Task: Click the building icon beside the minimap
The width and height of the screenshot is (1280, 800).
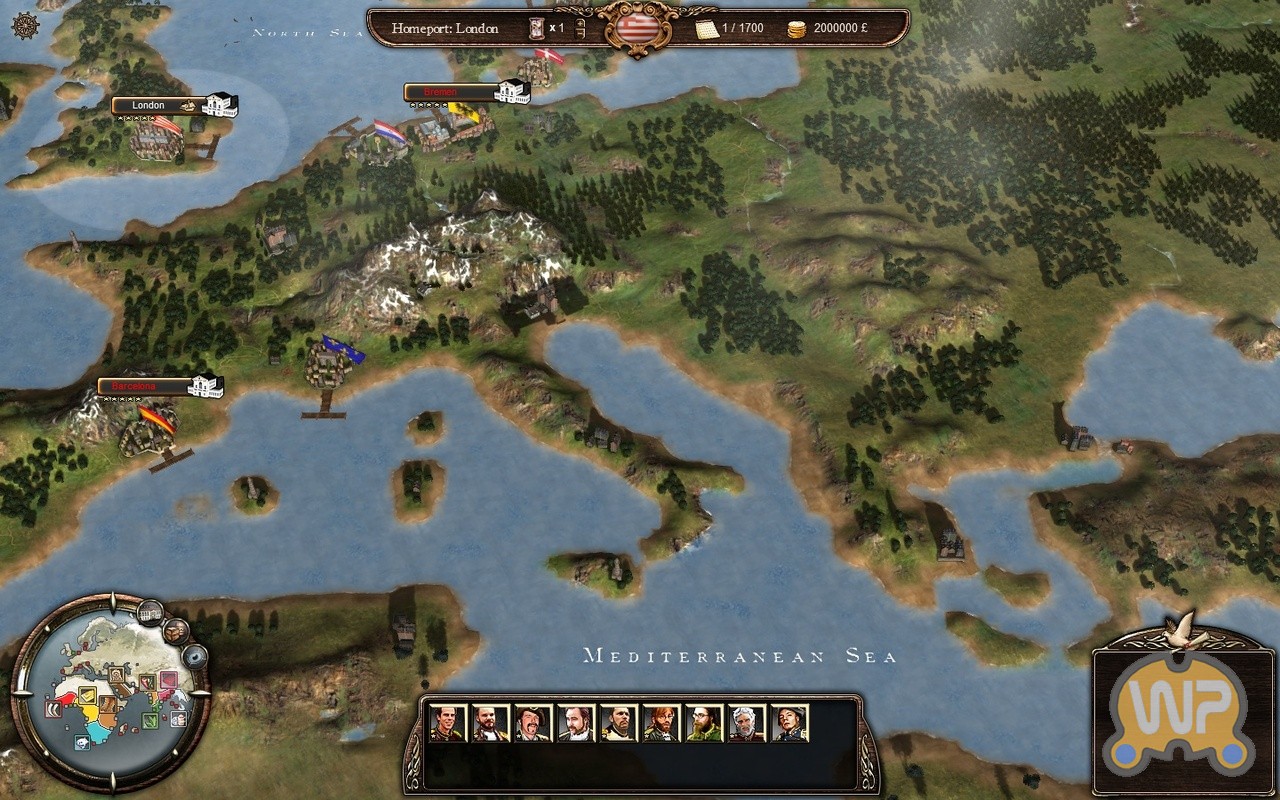Action: [150, 611]
